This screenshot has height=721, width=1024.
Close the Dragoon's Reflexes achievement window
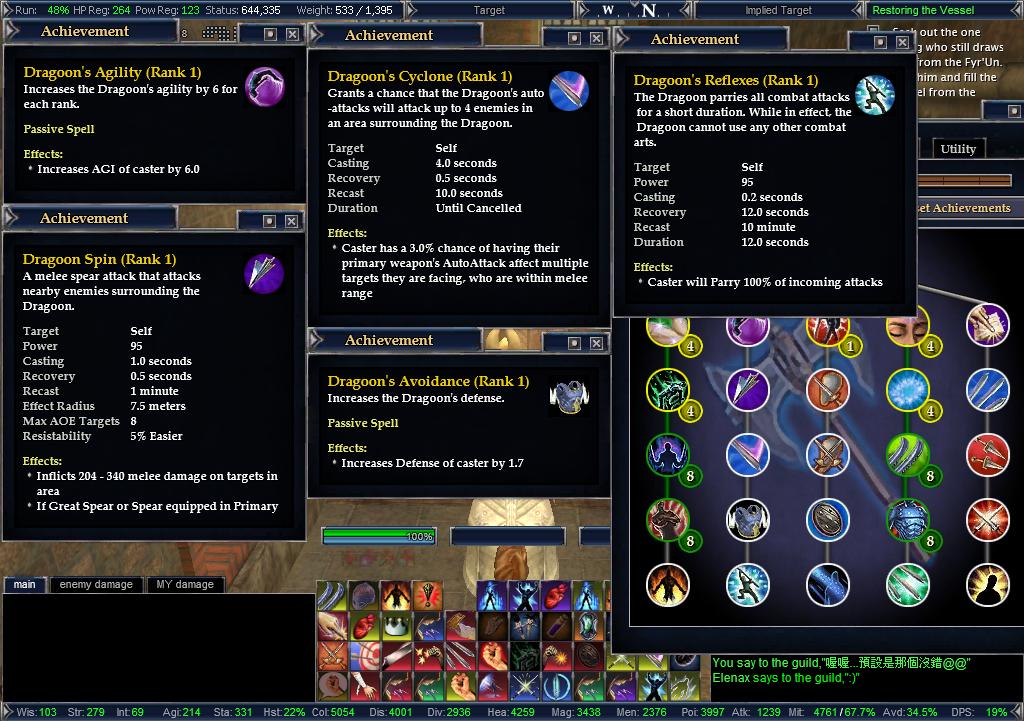pyautogui.click(x=902, y=42)
